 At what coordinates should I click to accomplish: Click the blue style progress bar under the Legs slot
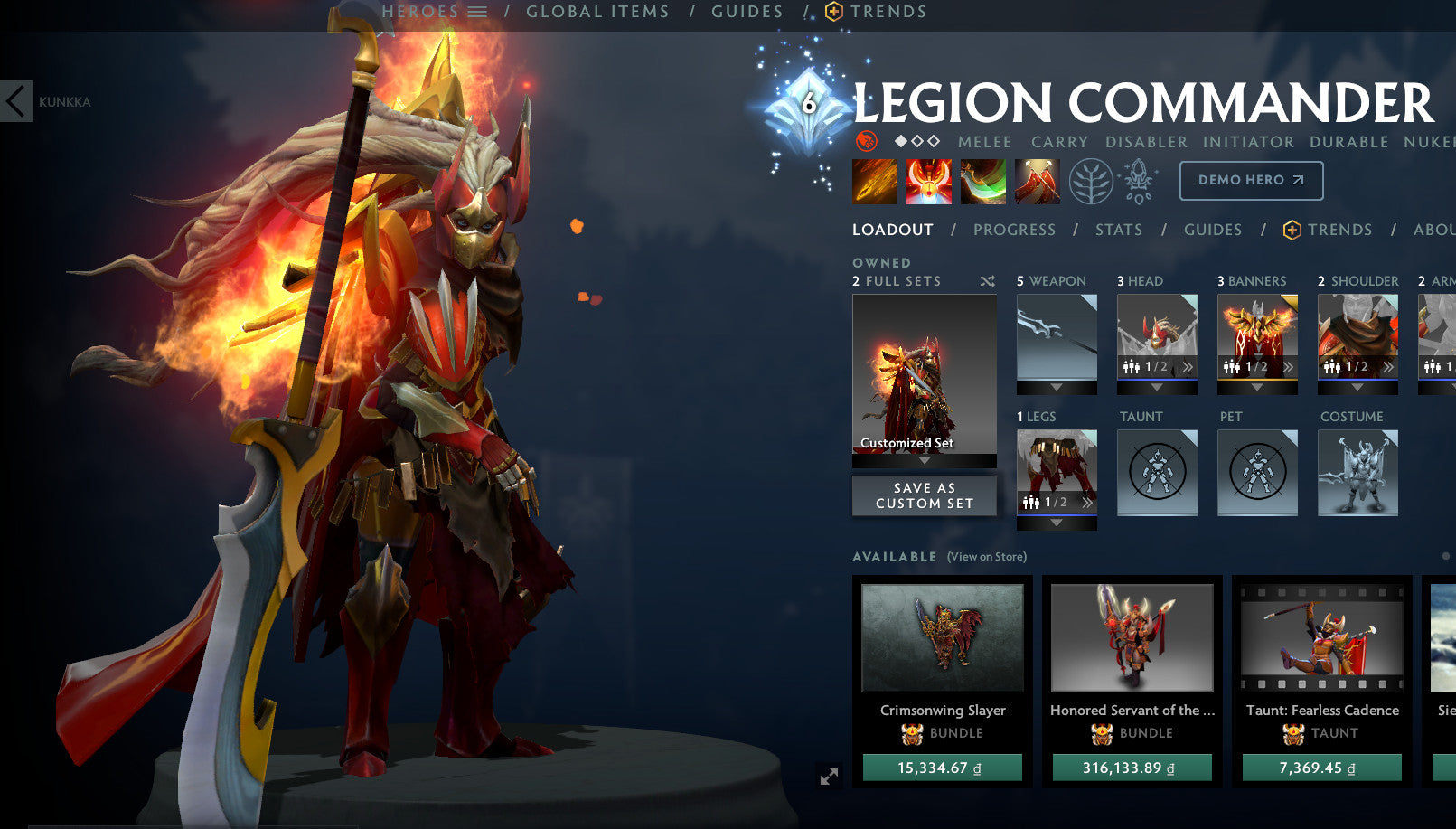(x=1056, y=513)
